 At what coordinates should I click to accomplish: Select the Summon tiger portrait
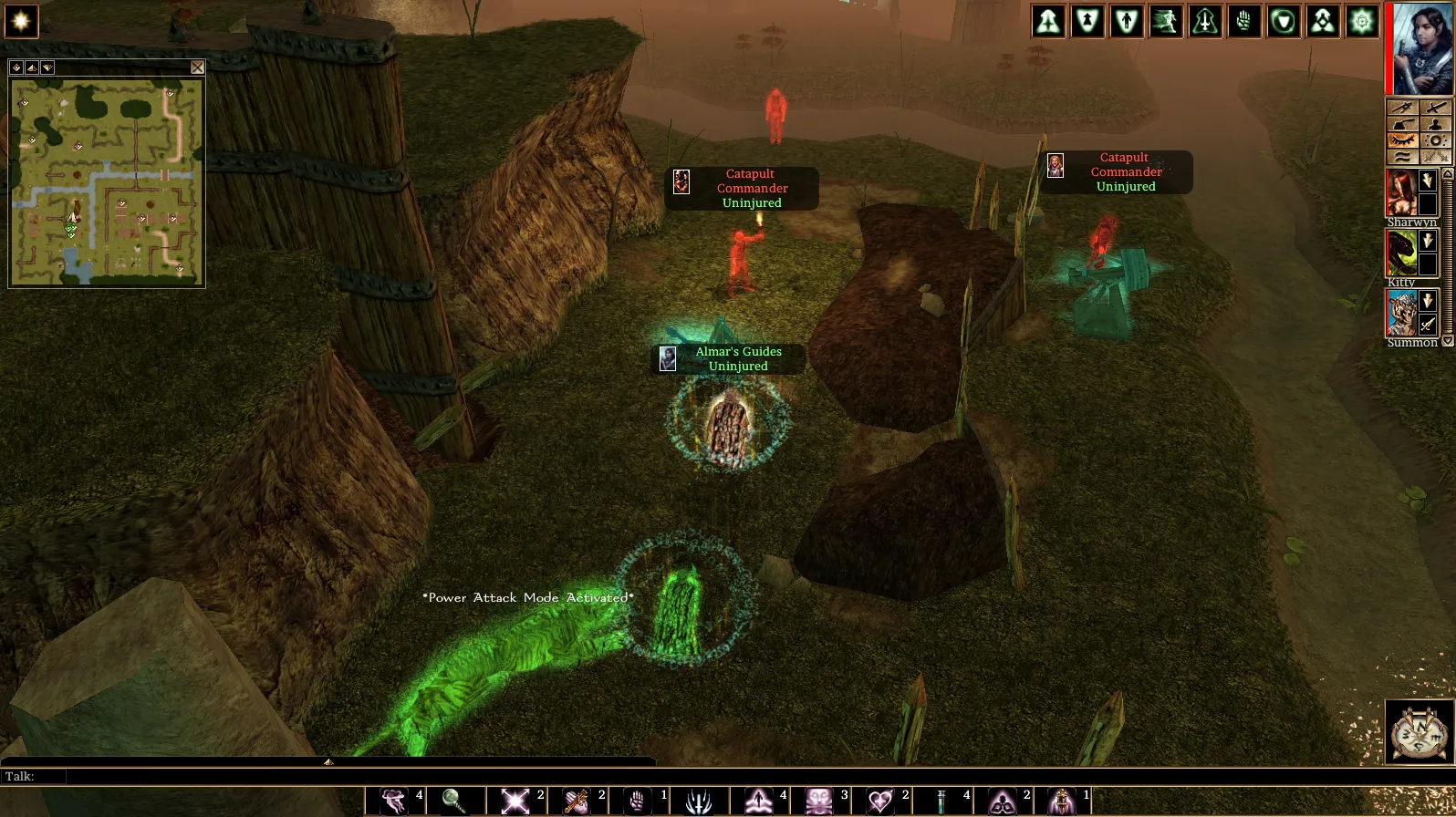[1401, 313]
